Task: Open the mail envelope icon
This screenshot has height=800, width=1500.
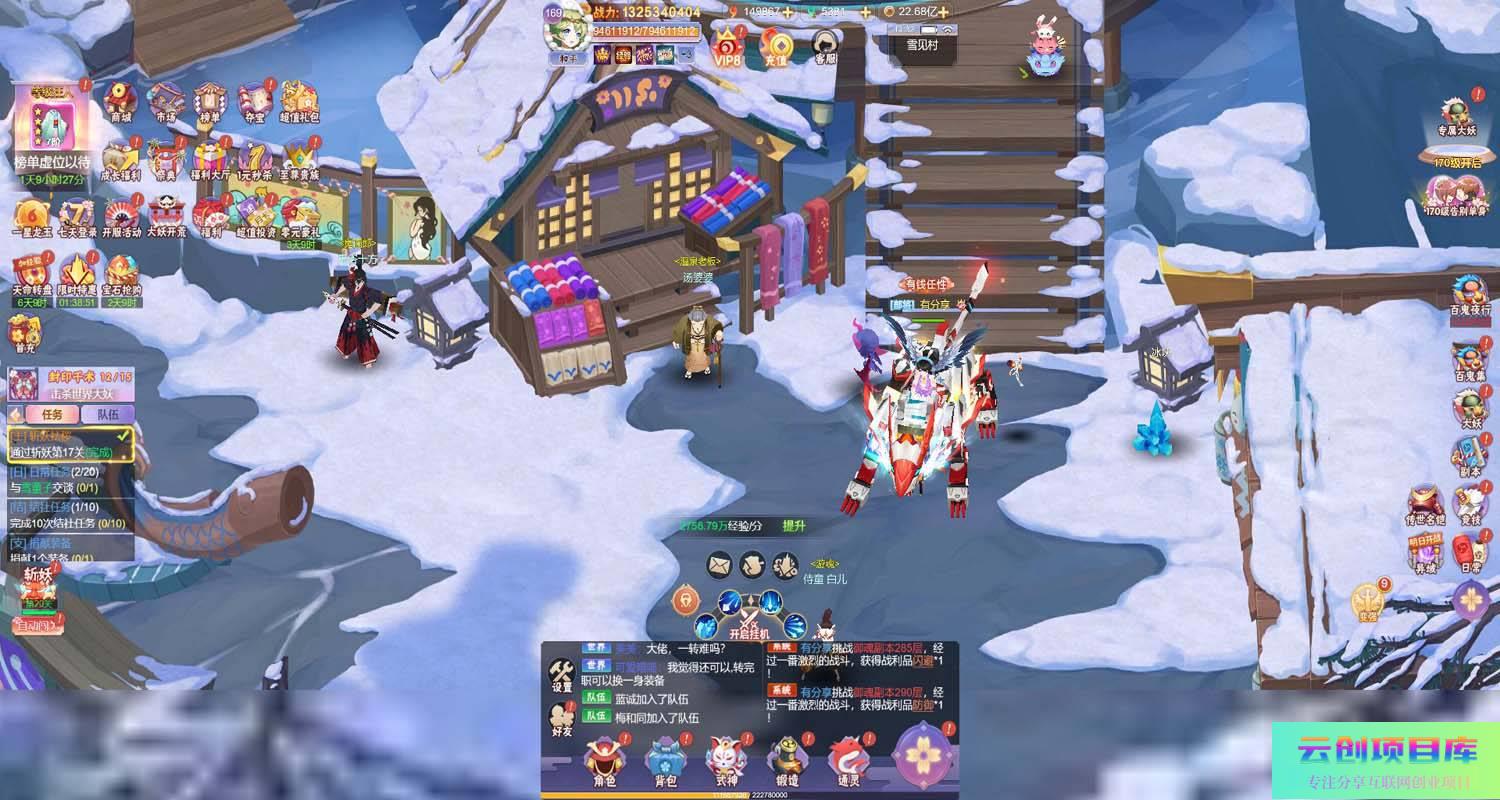Action: coord(720,565)
